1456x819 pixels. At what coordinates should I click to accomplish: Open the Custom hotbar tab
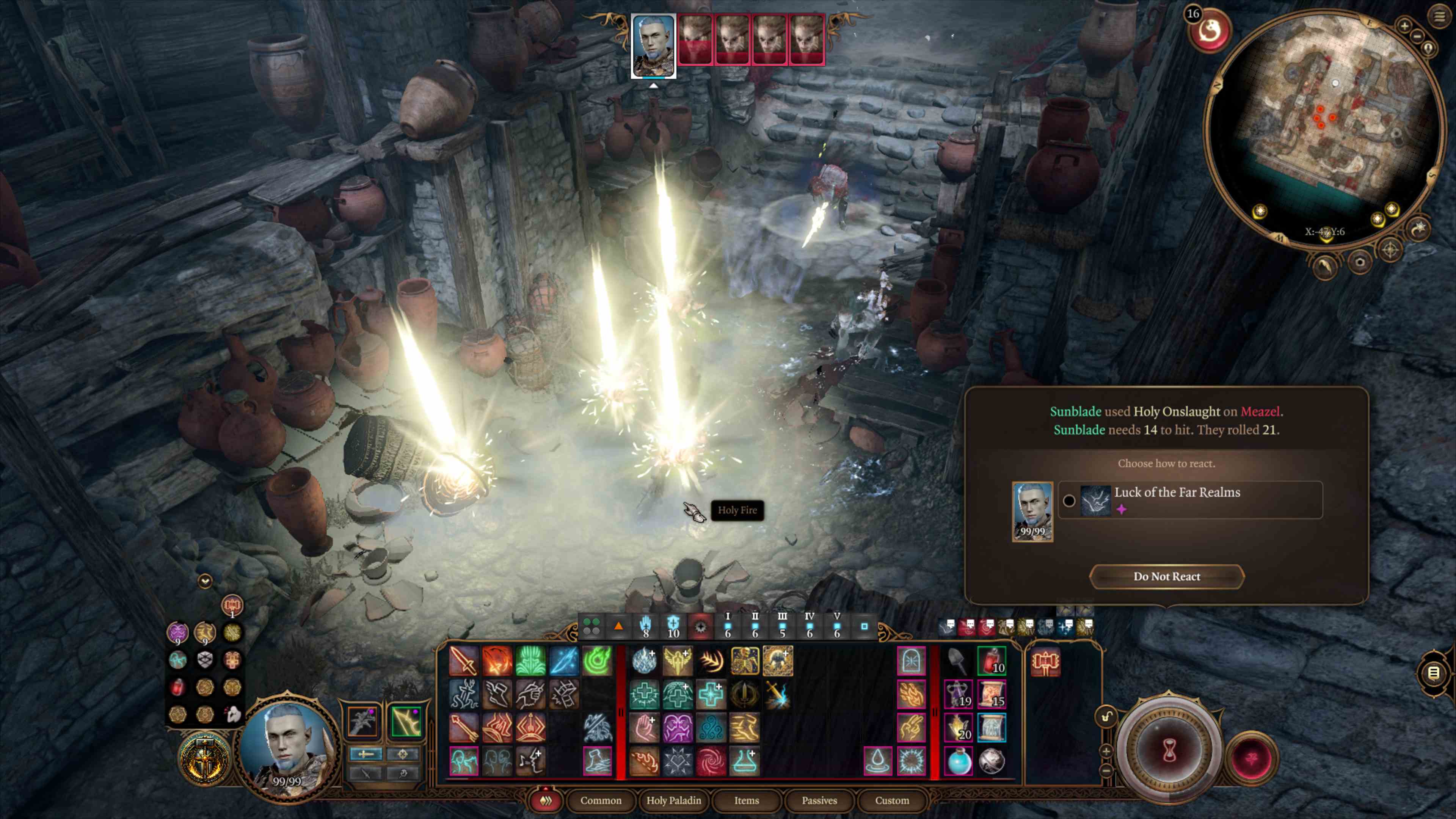click(x=892, y=800)
